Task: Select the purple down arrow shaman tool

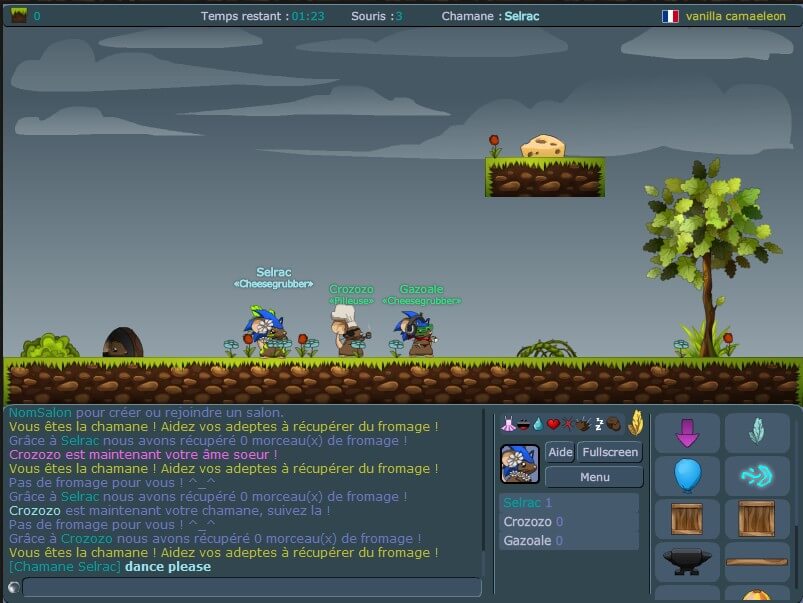Action: click(x=687, y=433)
